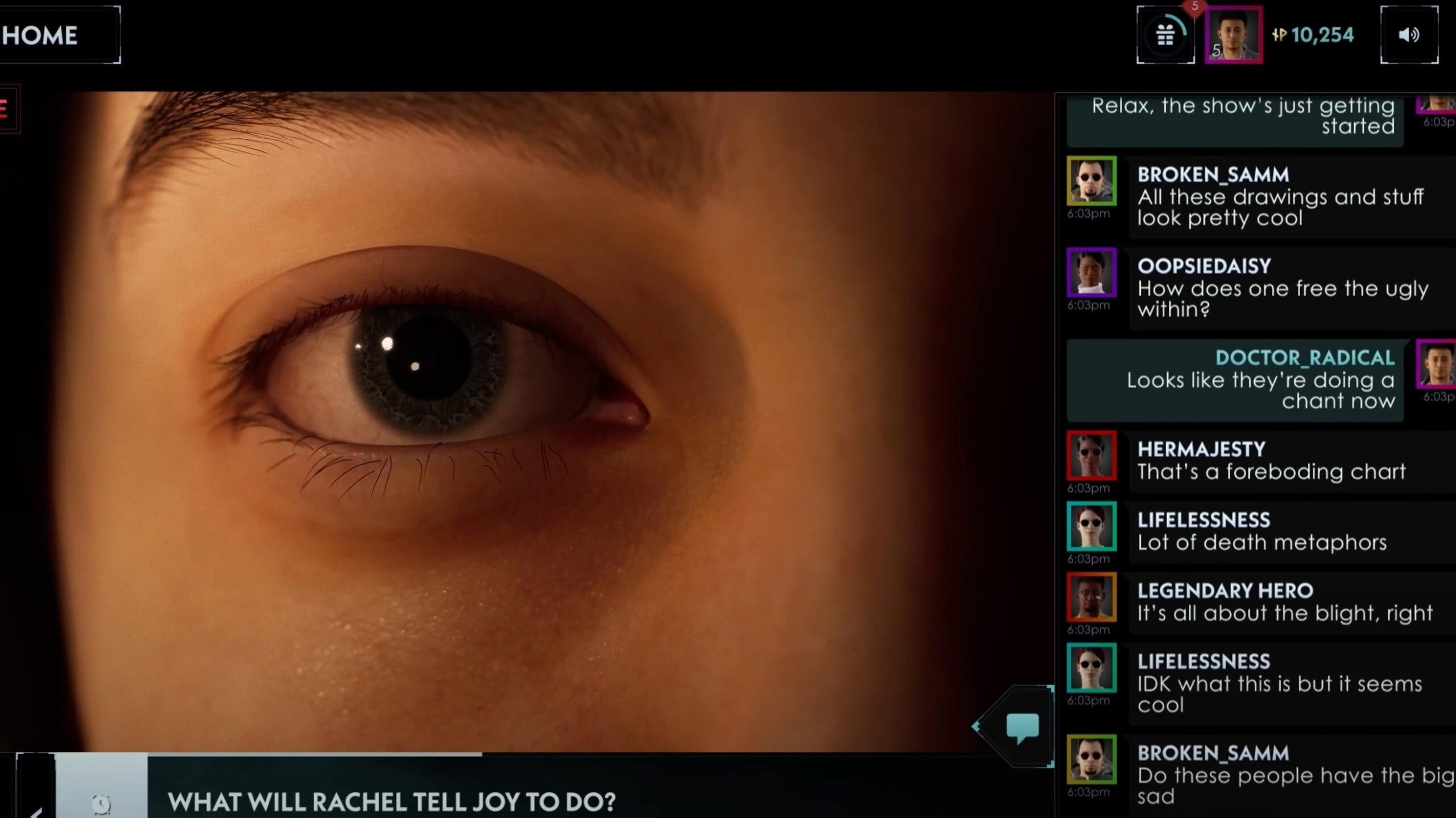Screen dimensions: 1456x818
Task: Mute game audio with the speaker toggle
Action: [1410, 35]
